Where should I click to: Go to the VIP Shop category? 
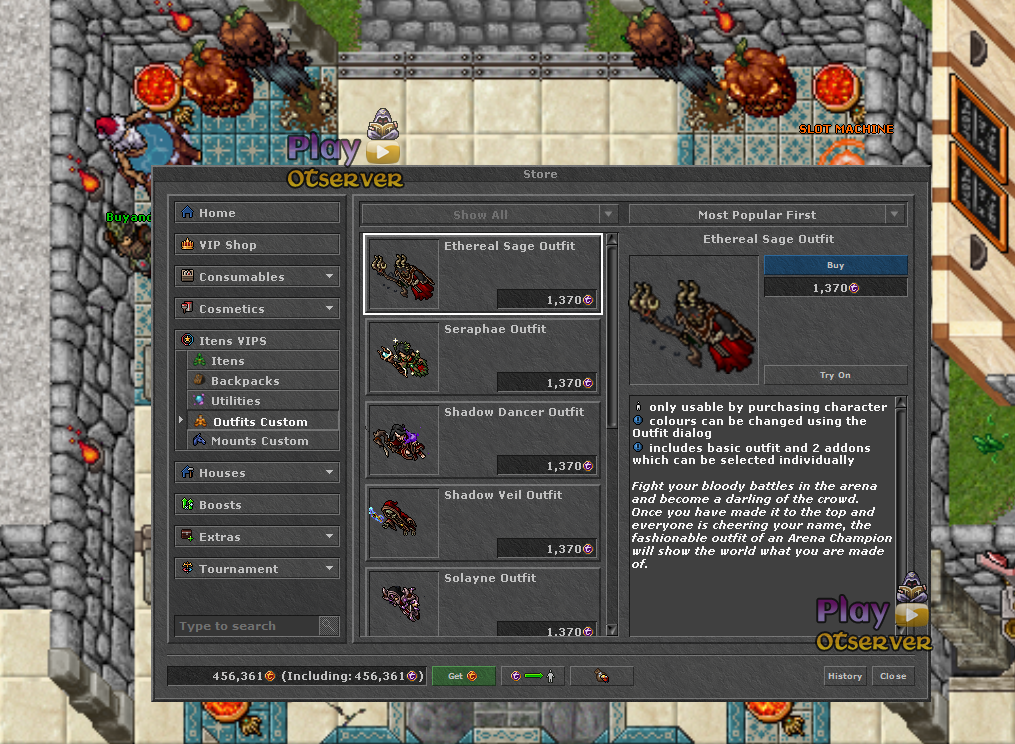click(x=257, y=245)
